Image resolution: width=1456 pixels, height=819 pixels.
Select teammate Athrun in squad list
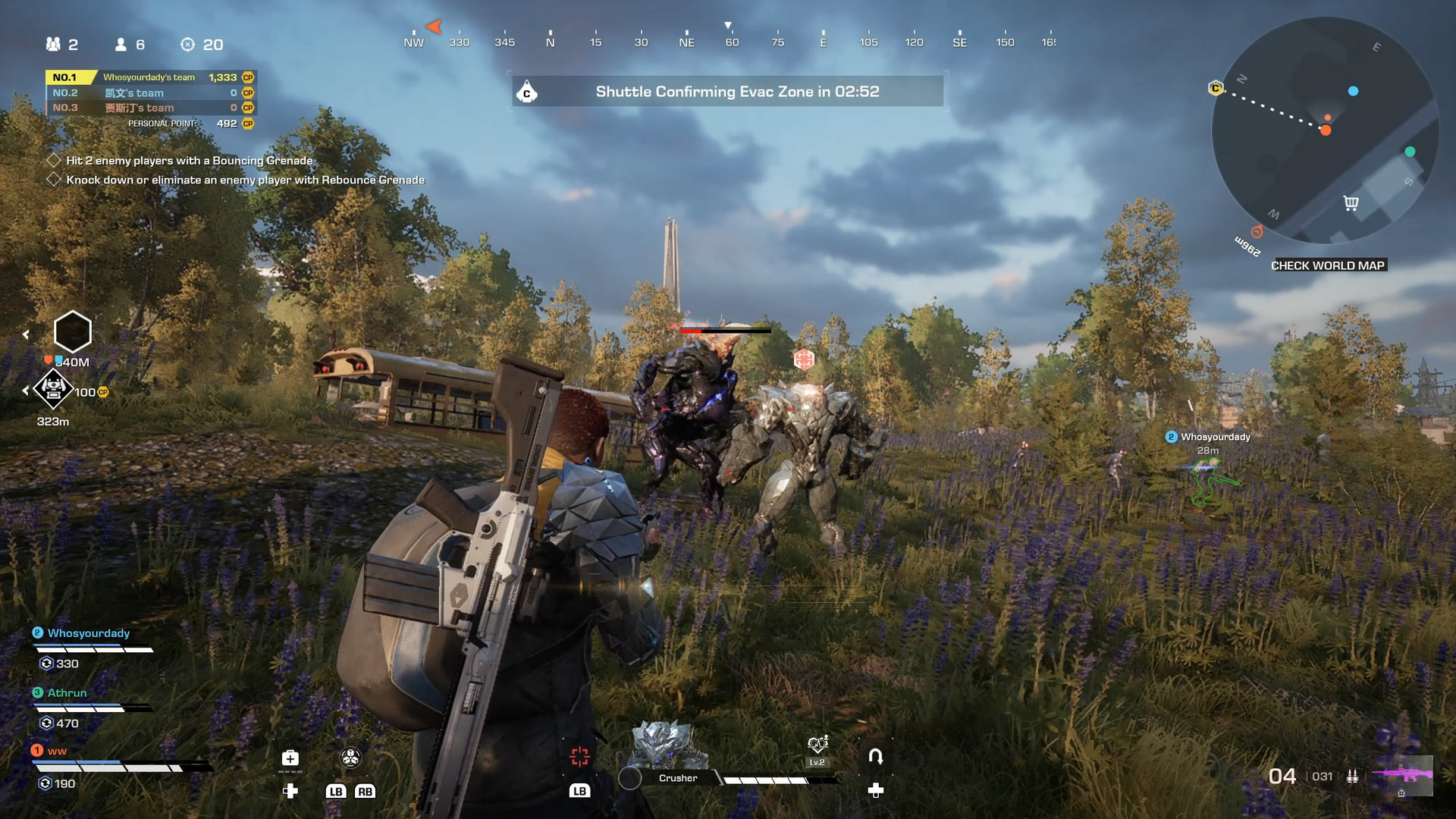pyautogui.click(x=67, y=693)
